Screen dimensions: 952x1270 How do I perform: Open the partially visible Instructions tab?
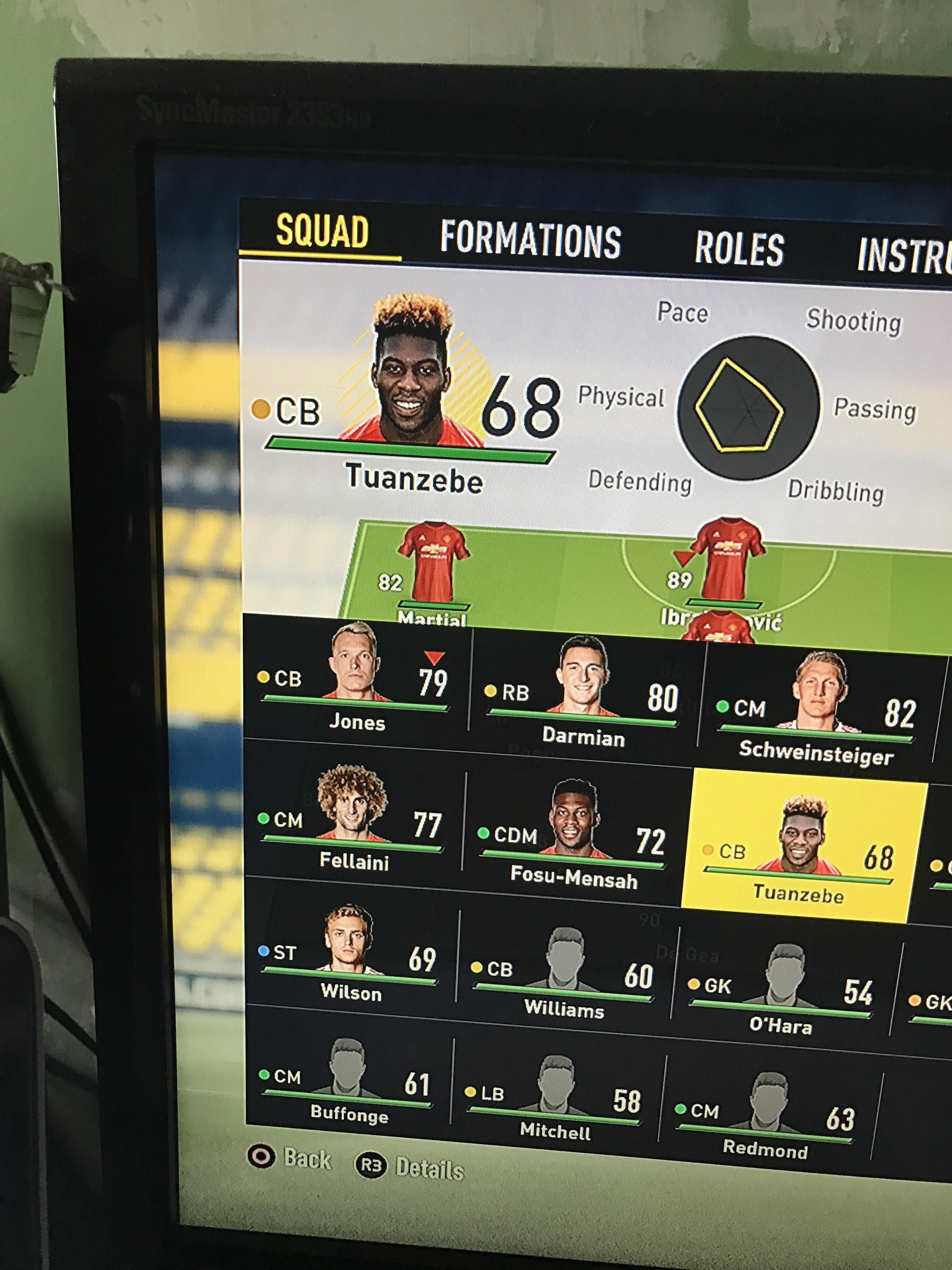(x=904, y=256)
